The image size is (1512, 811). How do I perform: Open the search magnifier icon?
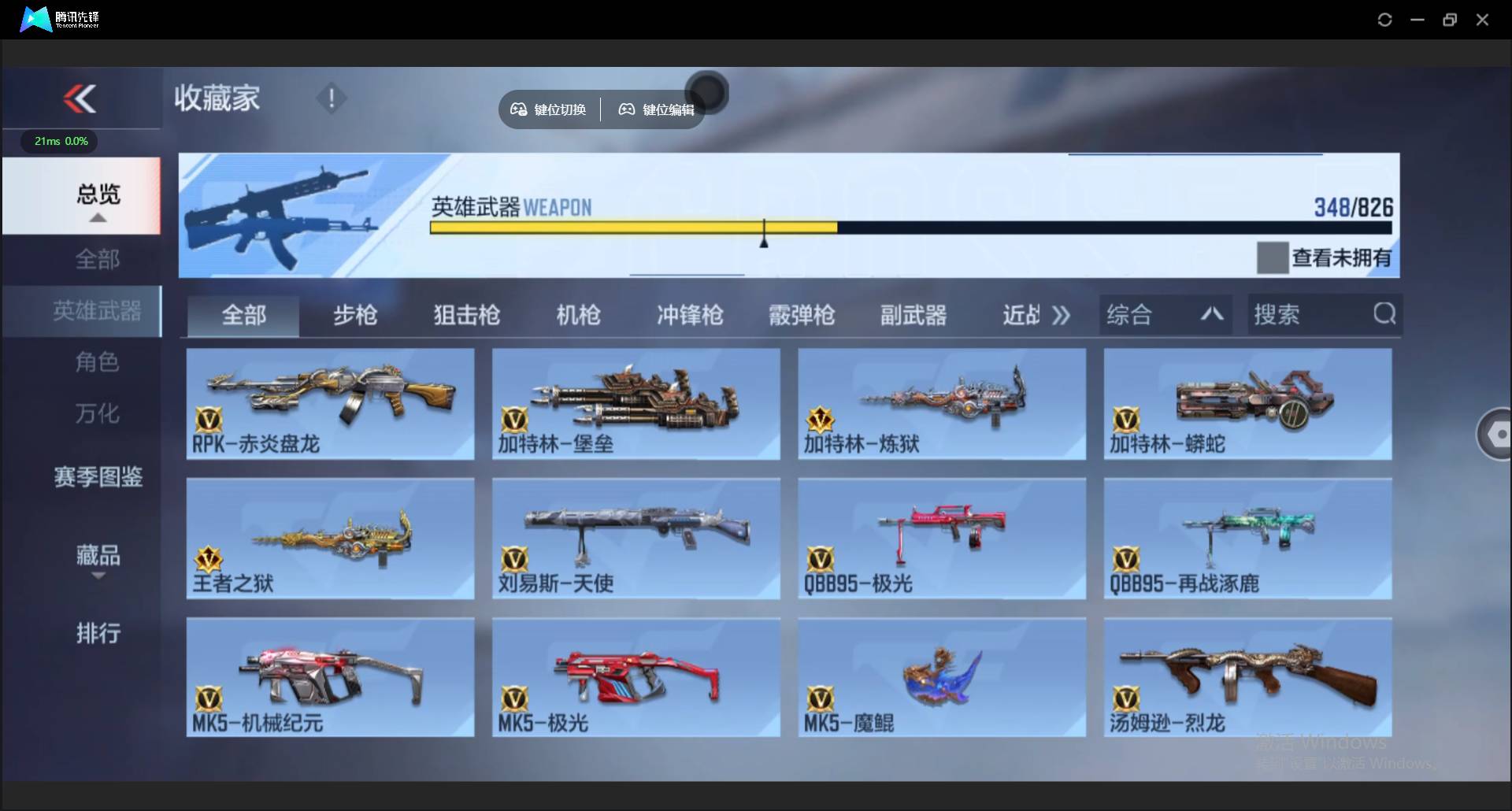pyautogui.click(x=1384, y=314)
